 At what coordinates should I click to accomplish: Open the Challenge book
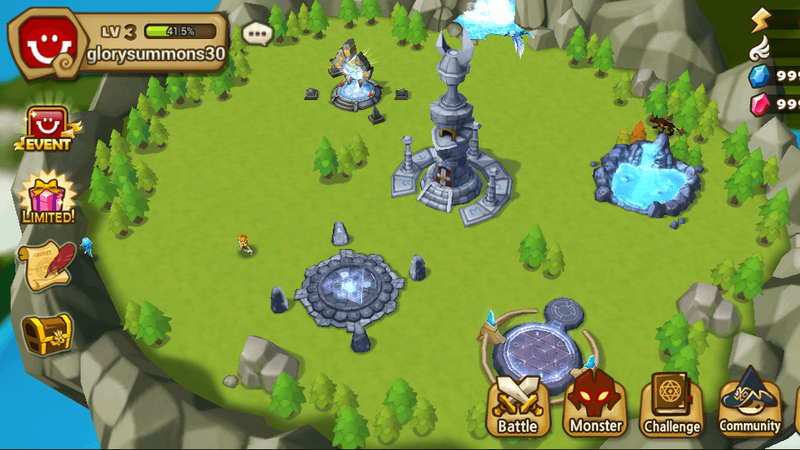coord(672,406)
